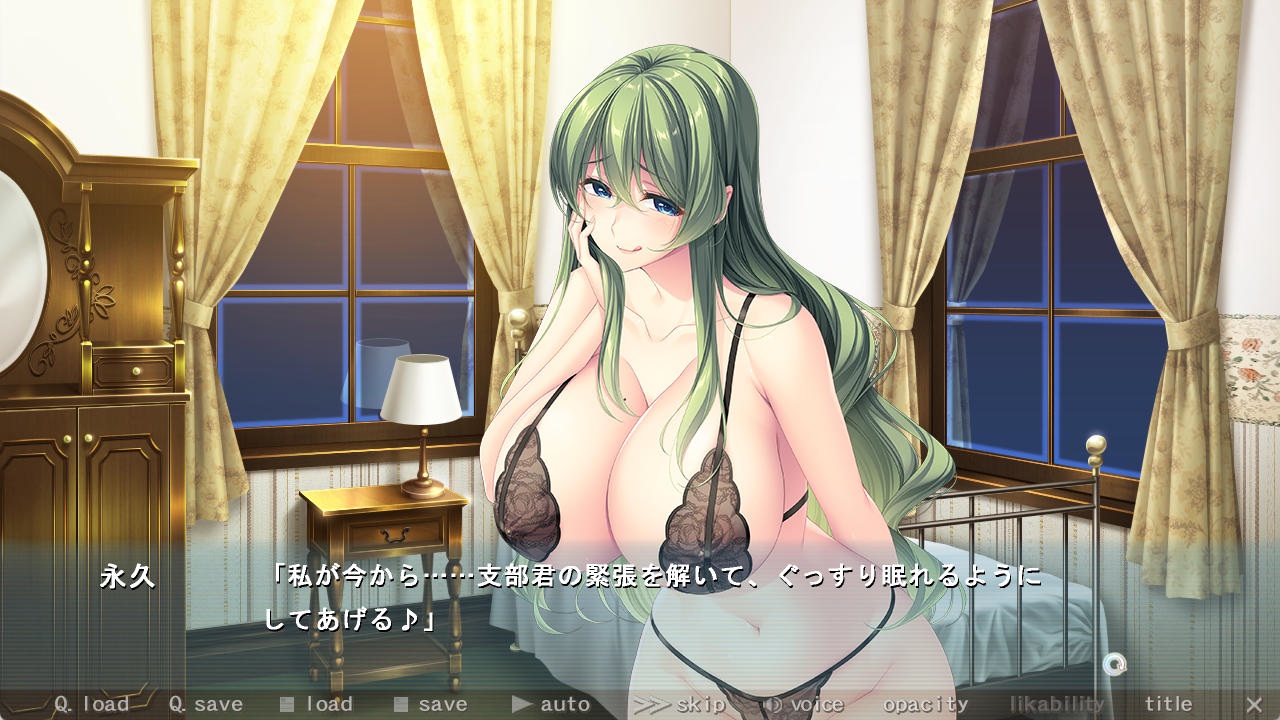Open the save menu
Screen dimensions: 1280x720
tap(430, 704)
